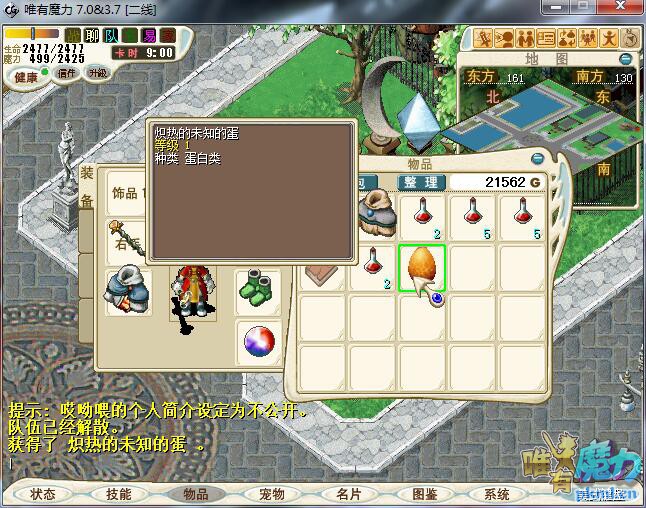
Task: Open the 宠物 pets tab
Action: [272, 494]
